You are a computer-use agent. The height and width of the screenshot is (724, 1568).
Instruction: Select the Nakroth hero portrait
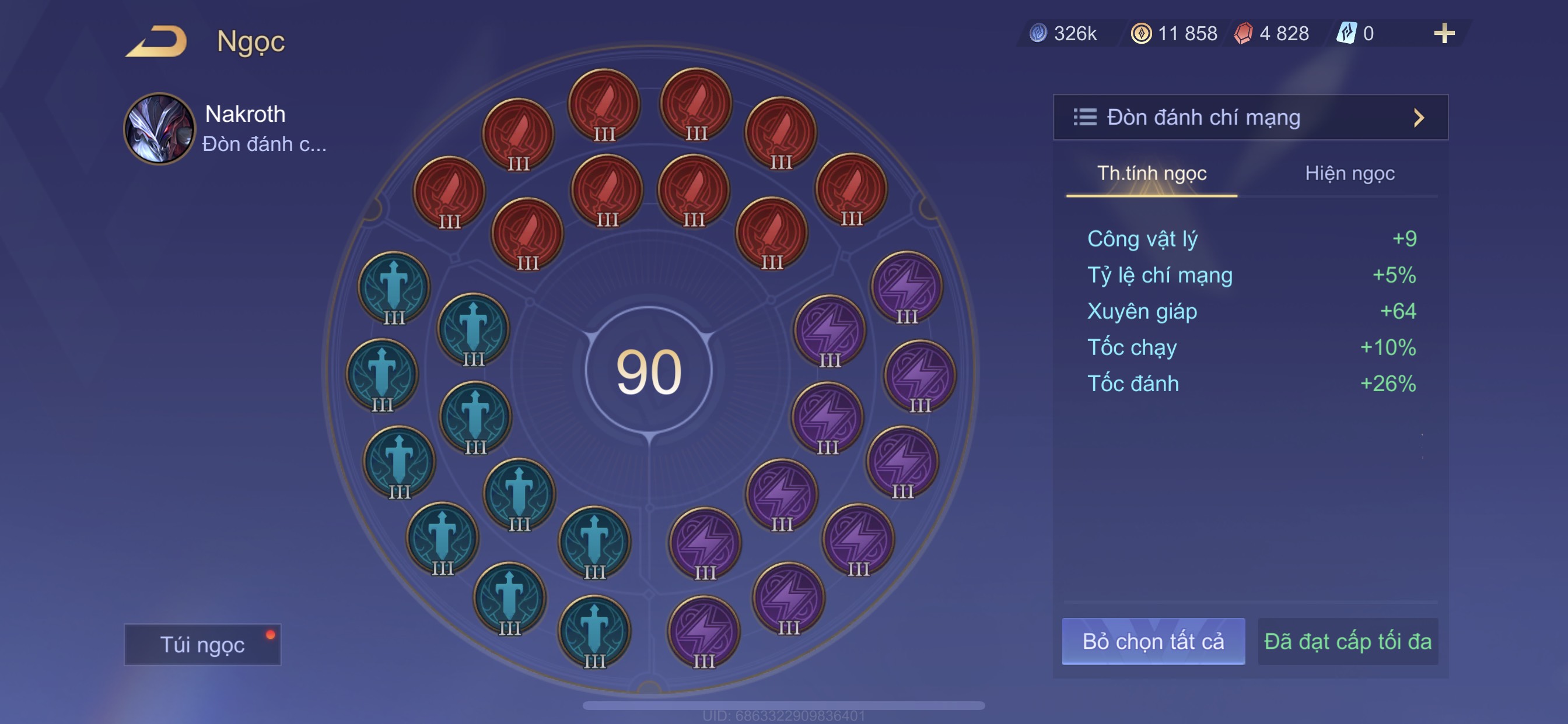tap(159, 129)
